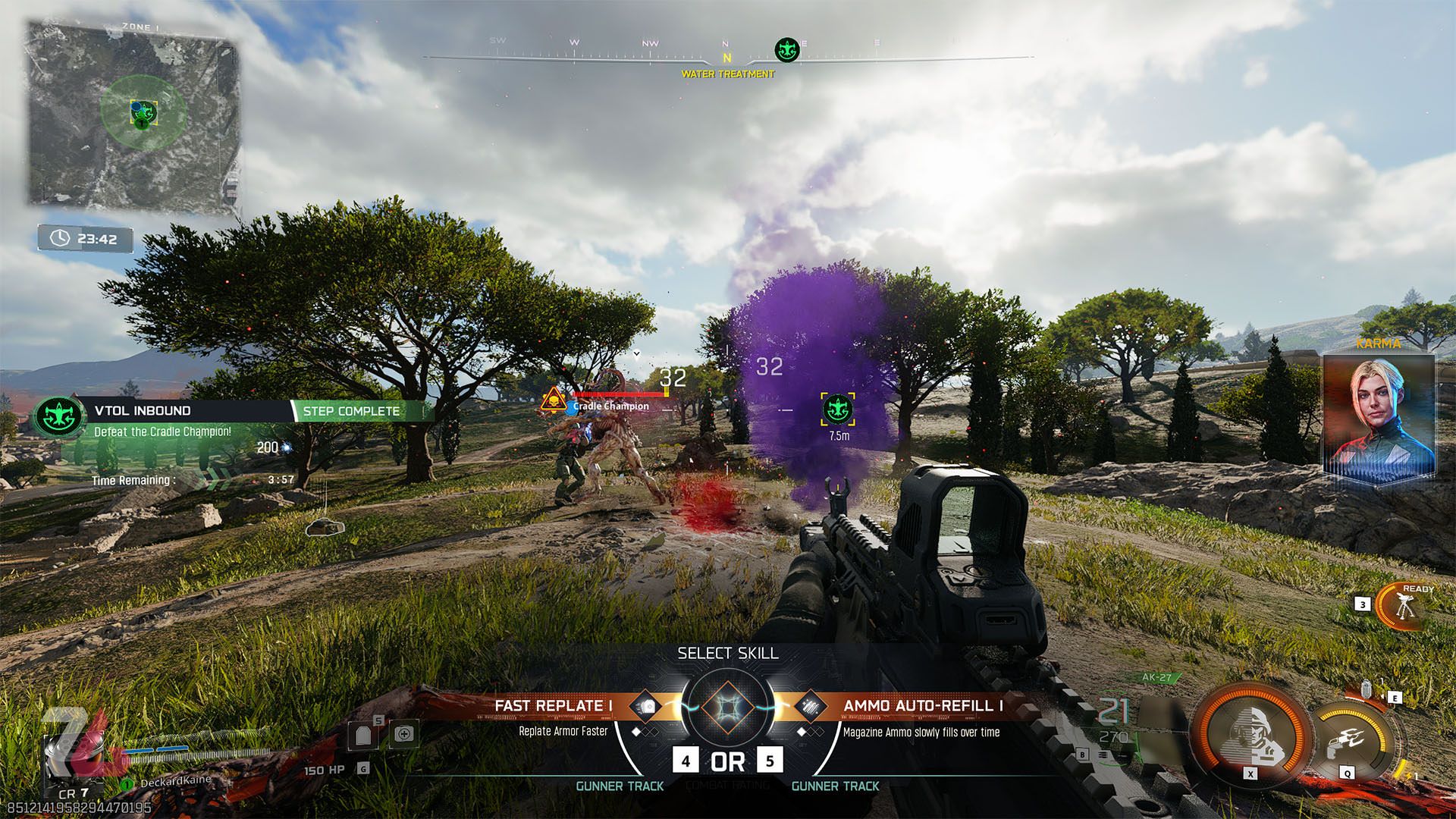Open the minimap

point(134,114)
